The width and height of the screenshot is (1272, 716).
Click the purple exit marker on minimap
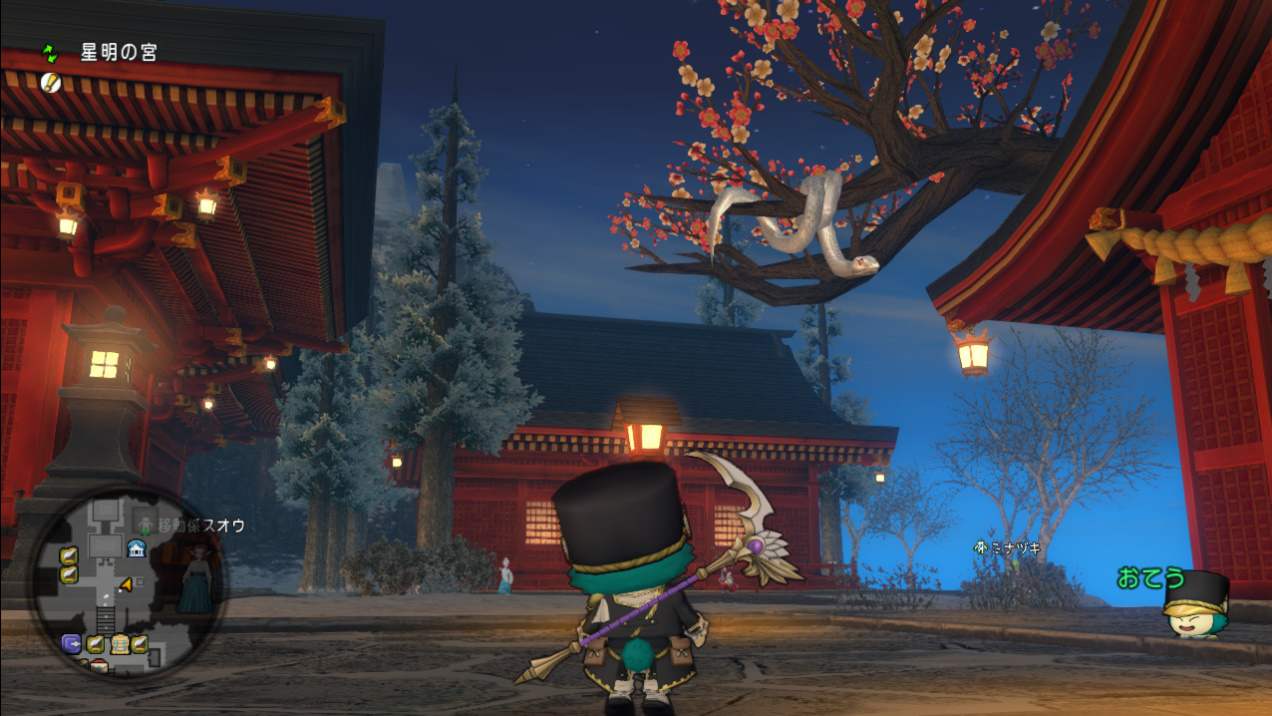(71, 642)
